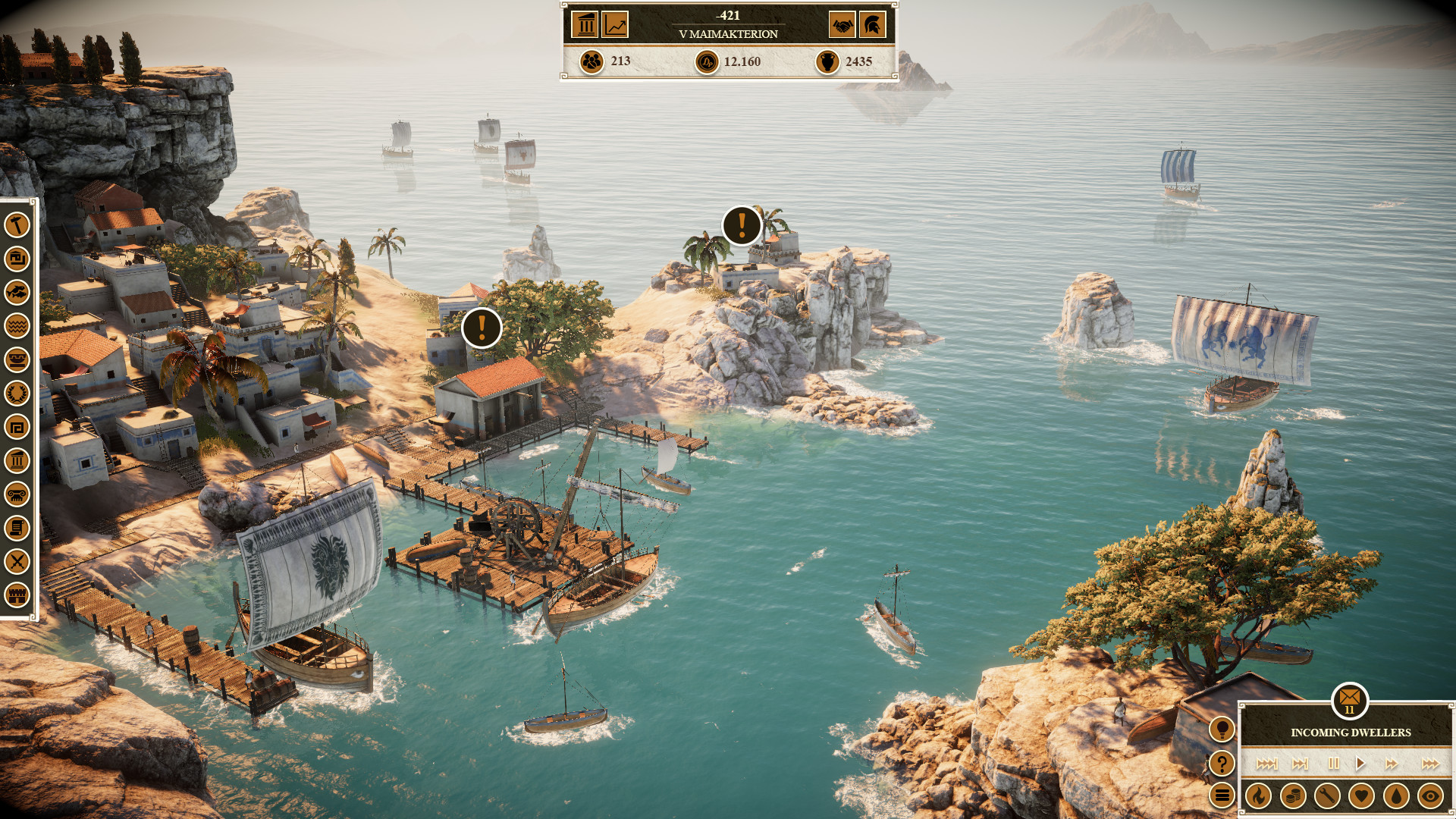Click the handshake diplomacy icon
Viewport: 1456px width, 819px height.
click(x=842, y=25)
